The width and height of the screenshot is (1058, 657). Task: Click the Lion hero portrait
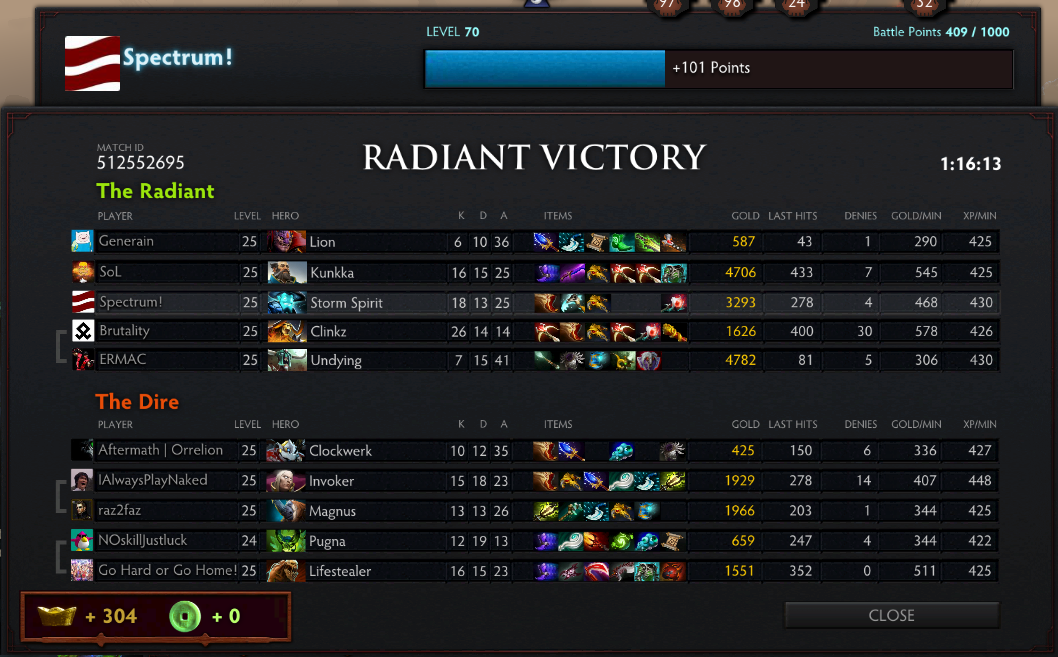(286, 241)
